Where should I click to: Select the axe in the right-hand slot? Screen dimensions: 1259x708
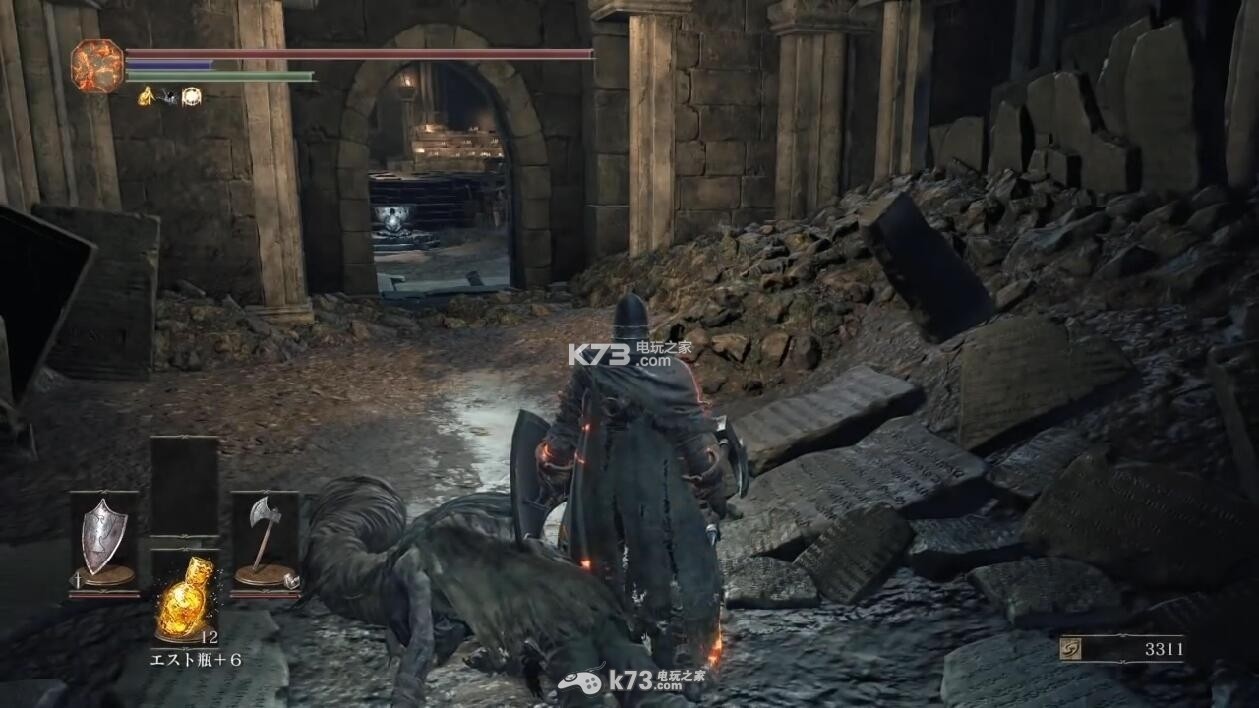pyautogui.click(x=265, y=541)
